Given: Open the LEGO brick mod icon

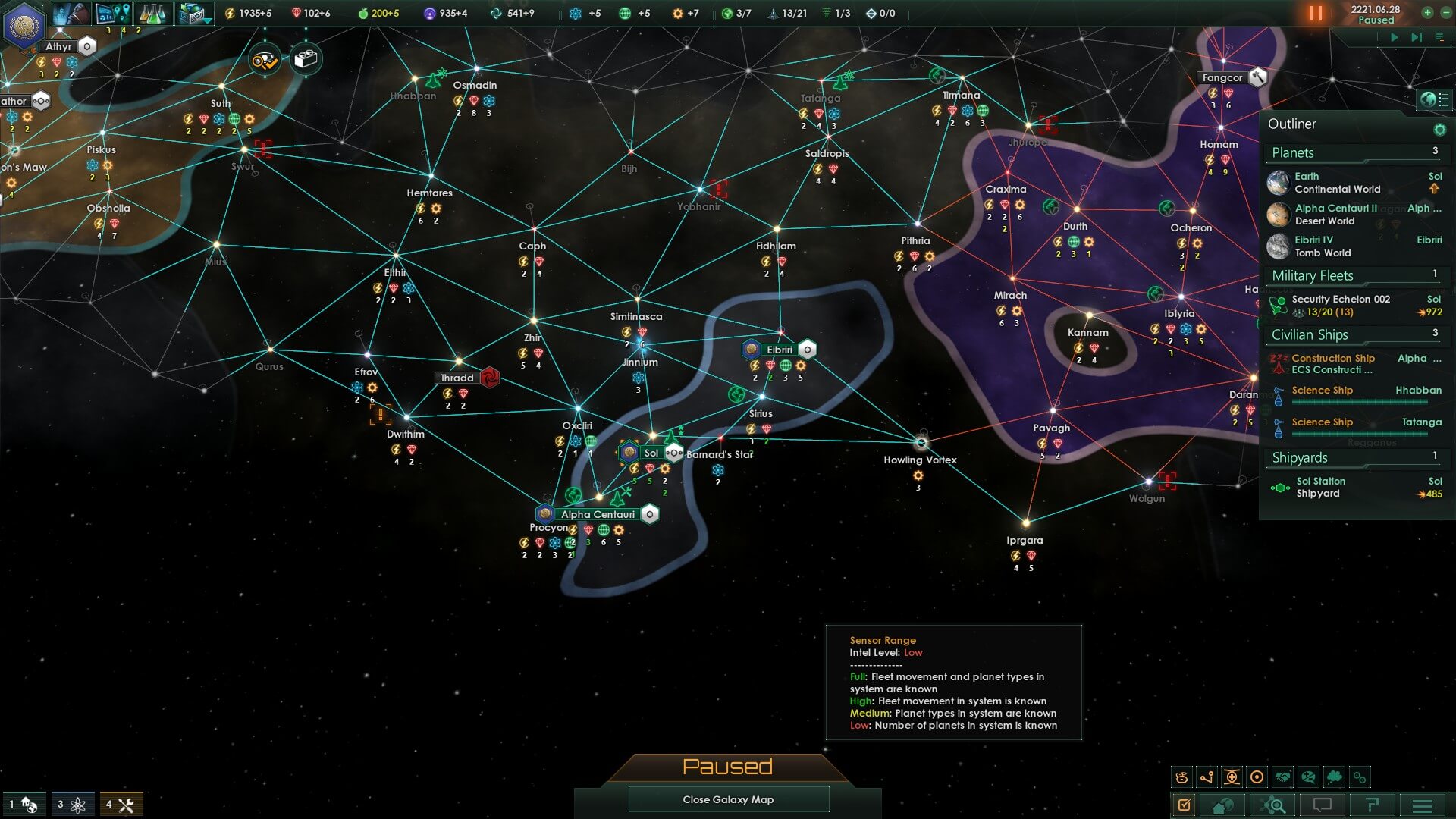Looking at the screenshot, I should pyautogui.click(x=306, y=59).
